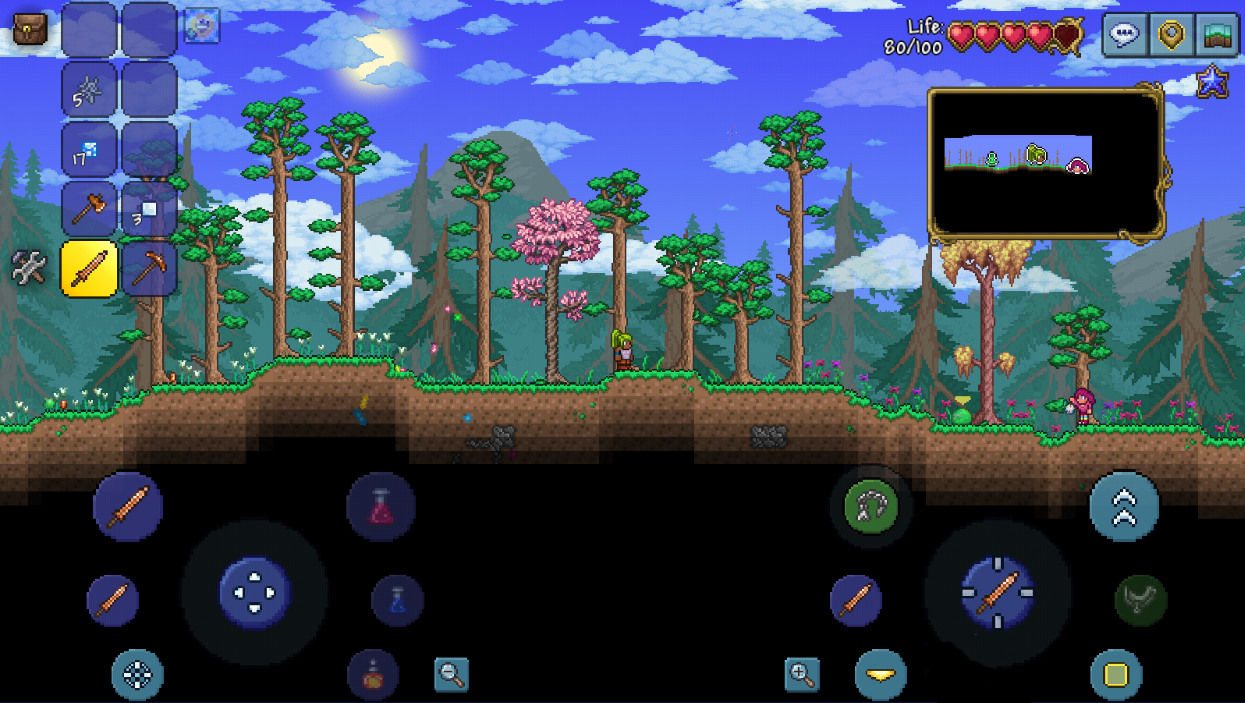This screenshot has height=703, width=1245.
Task: Select the copper shortsword hotbar slot
Action: [x=89, y=269]
